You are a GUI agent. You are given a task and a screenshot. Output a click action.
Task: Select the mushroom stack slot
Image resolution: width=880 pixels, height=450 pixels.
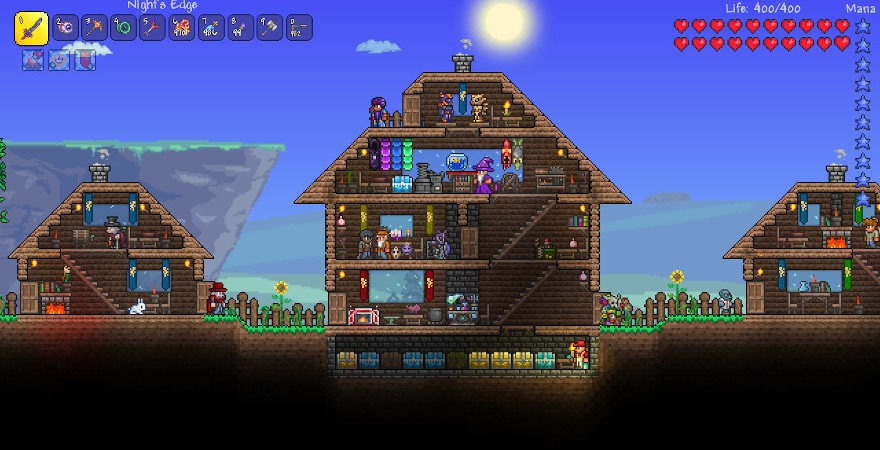(x=182, y=28)
